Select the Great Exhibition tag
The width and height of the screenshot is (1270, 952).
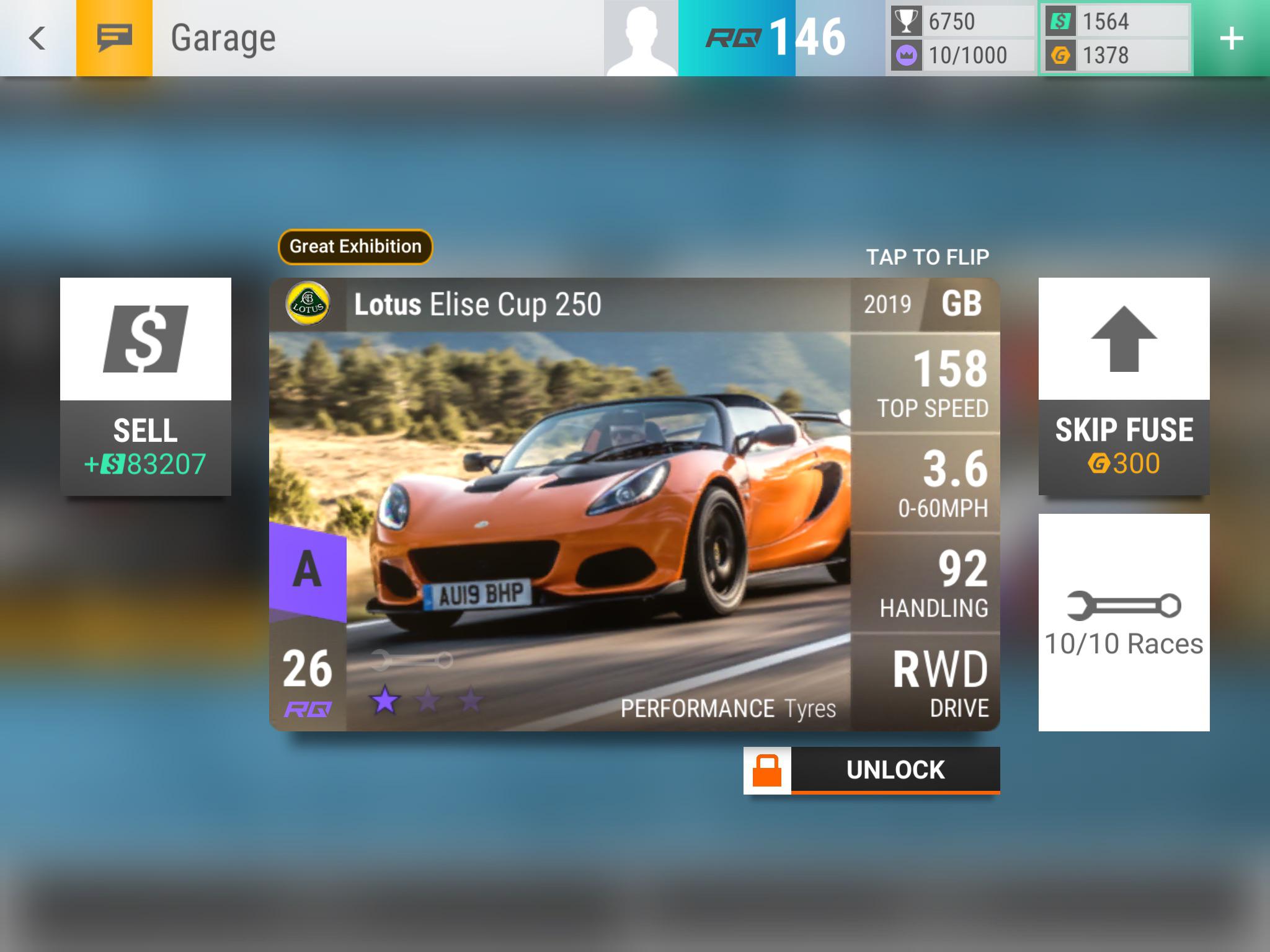tap(355, 247)
